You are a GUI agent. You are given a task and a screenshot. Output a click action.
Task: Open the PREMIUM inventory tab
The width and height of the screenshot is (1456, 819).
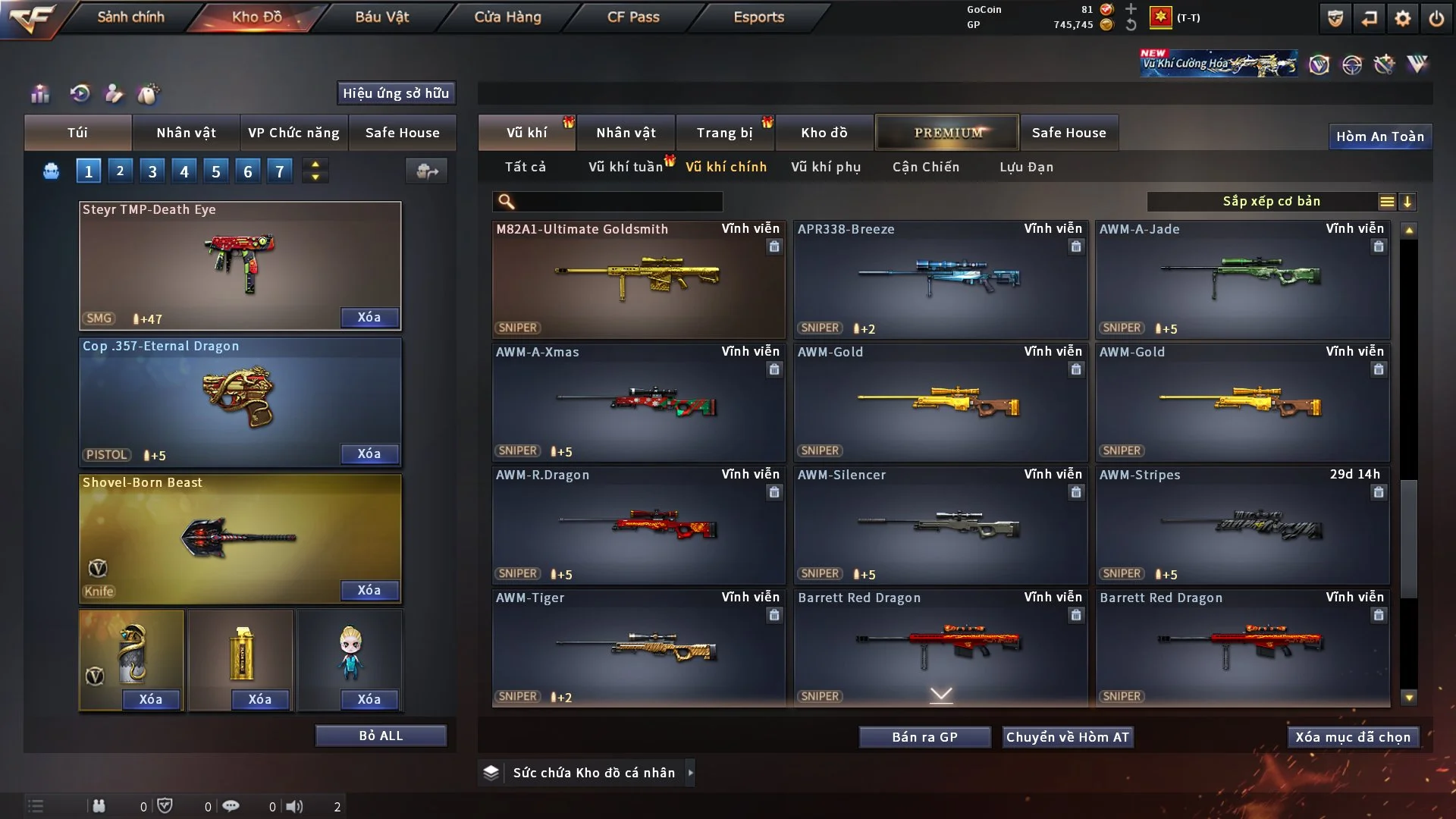pos(948,133)
